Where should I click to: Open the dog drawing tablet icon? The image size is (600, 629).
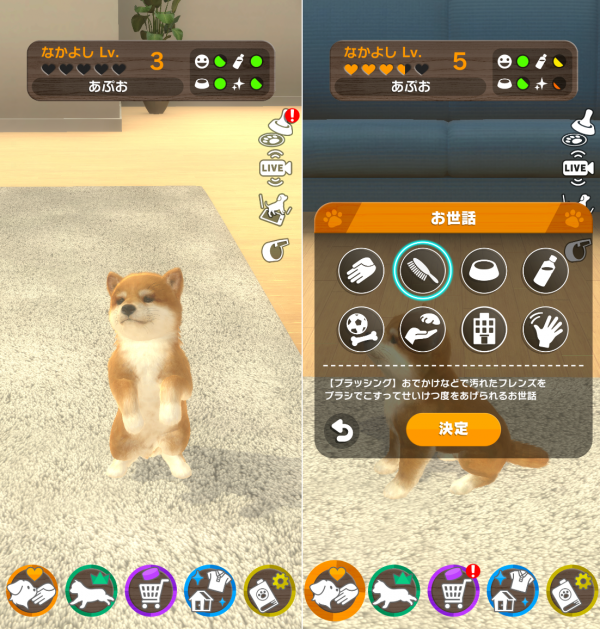point(273,207)
